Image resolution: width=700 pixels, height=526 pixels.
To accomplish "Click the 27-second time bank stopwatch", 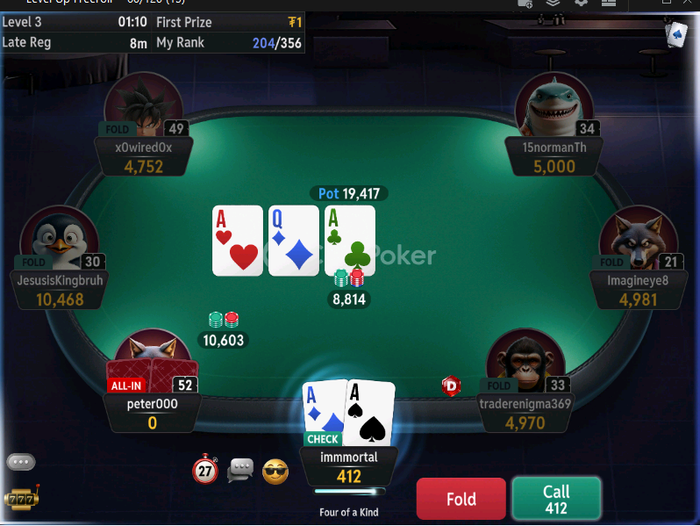I will (205, 469).
